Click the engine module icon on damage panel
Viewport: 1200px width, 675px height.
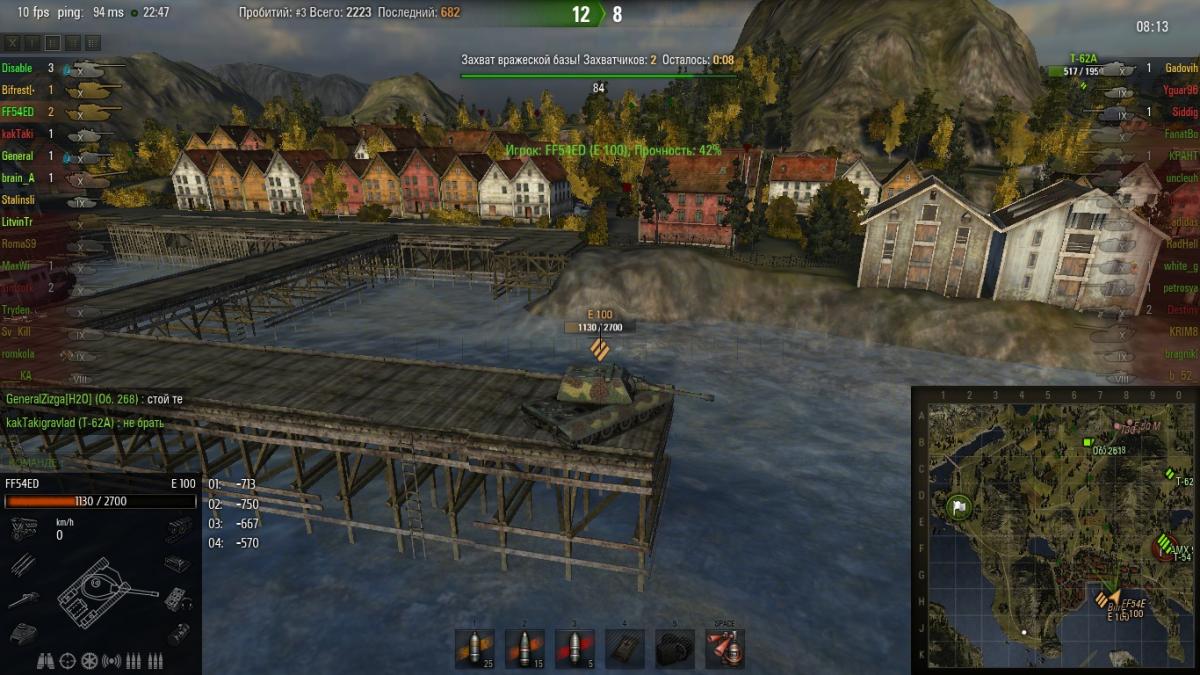pos(24,527)
